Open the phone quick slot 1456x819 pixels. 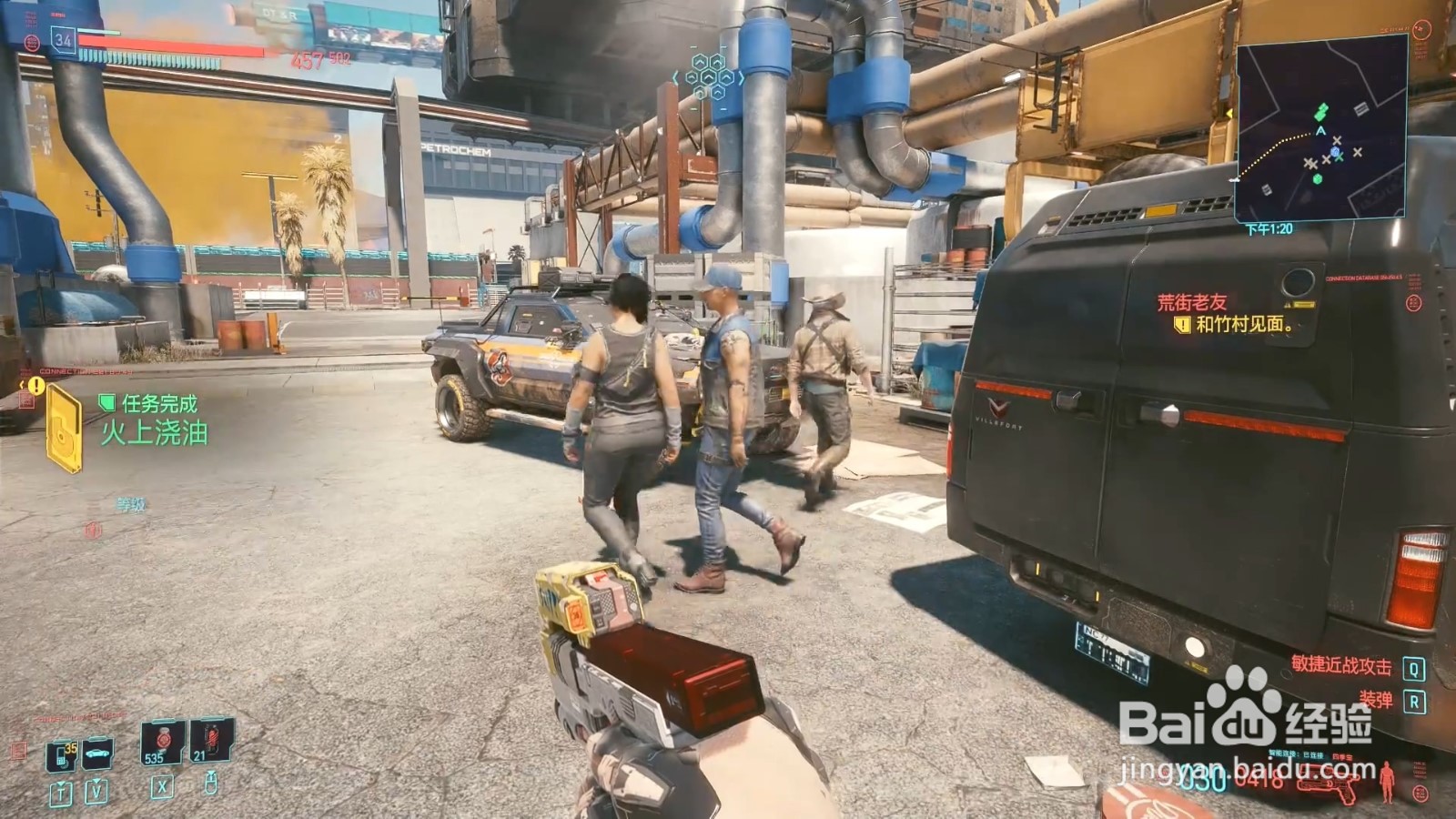tap(61, 754)
